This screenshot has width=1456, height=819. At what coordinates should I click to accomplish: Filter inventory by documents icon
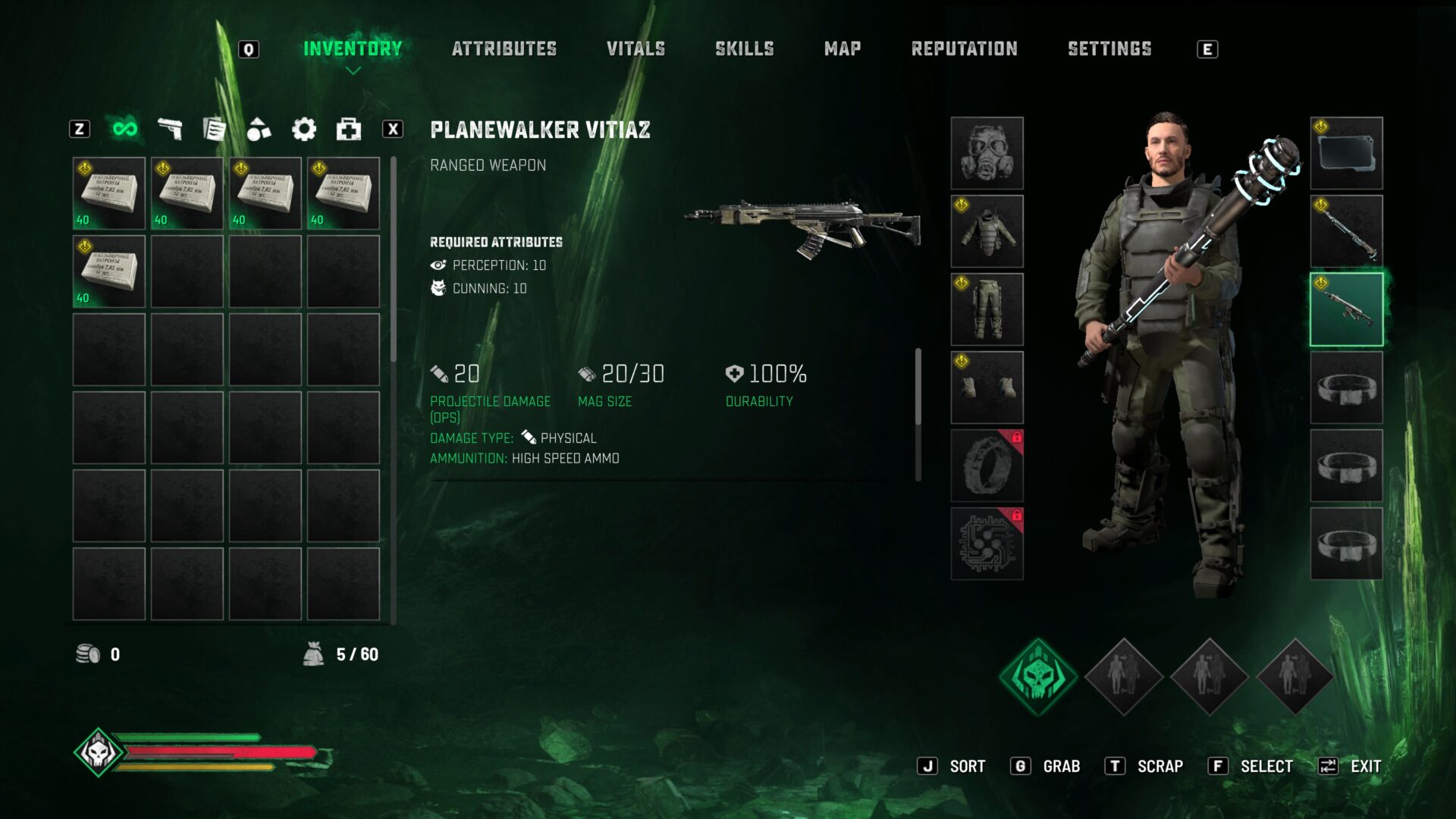(x=215, y=129)
